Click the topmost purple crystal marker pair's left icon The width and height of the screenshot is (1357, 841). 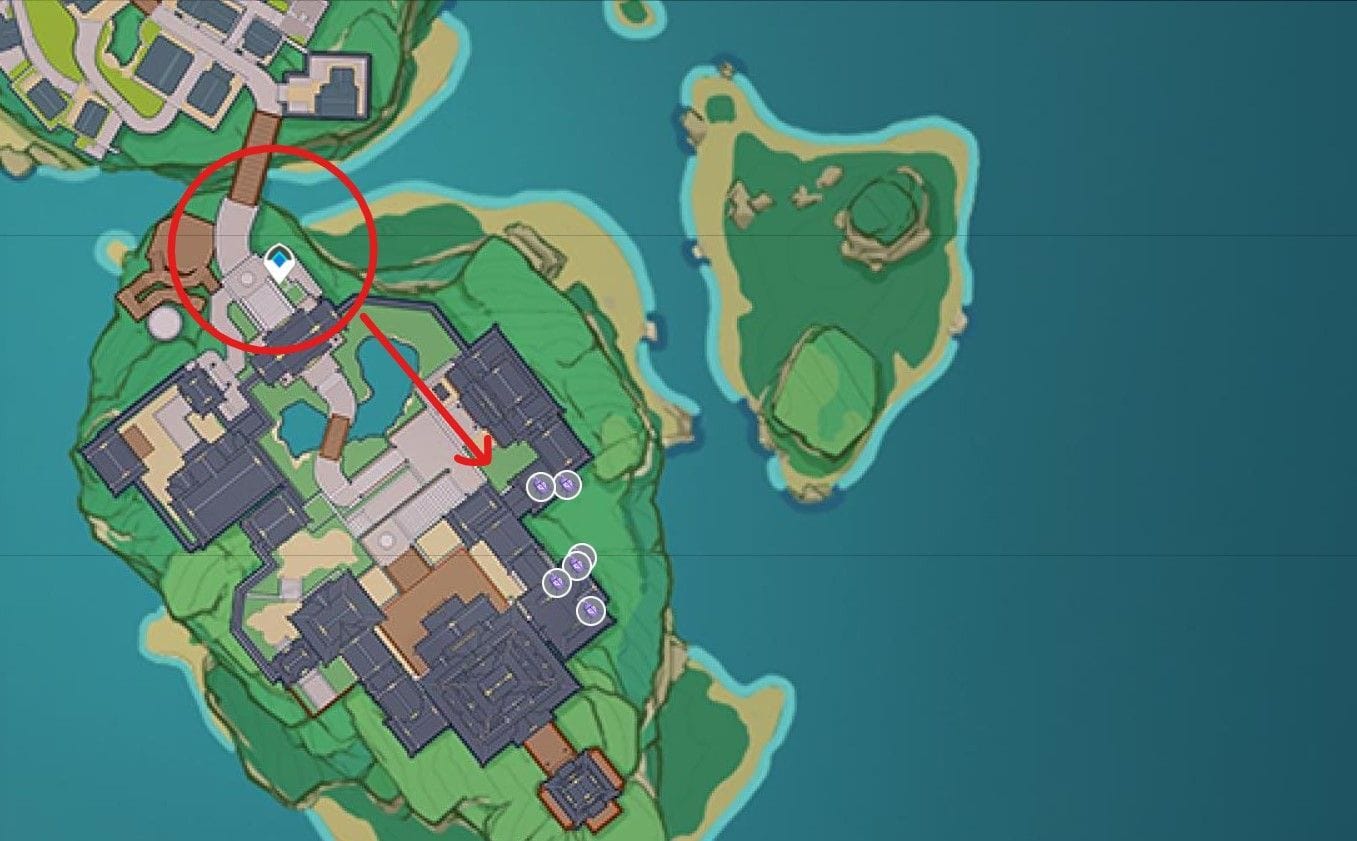[539, 484]
